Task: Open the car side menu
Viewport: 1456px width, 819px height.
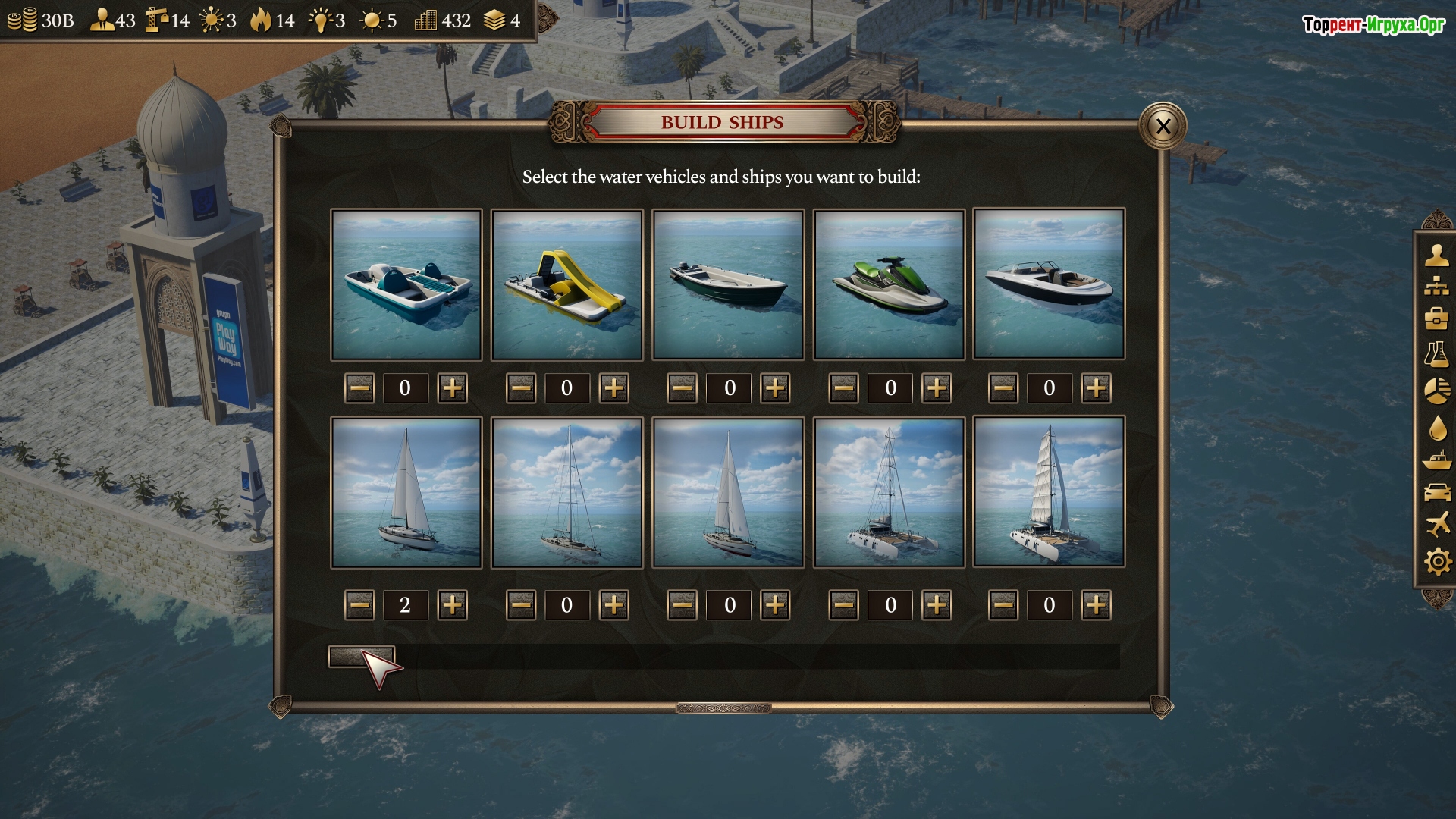Action: click(x=1436, y=493)
